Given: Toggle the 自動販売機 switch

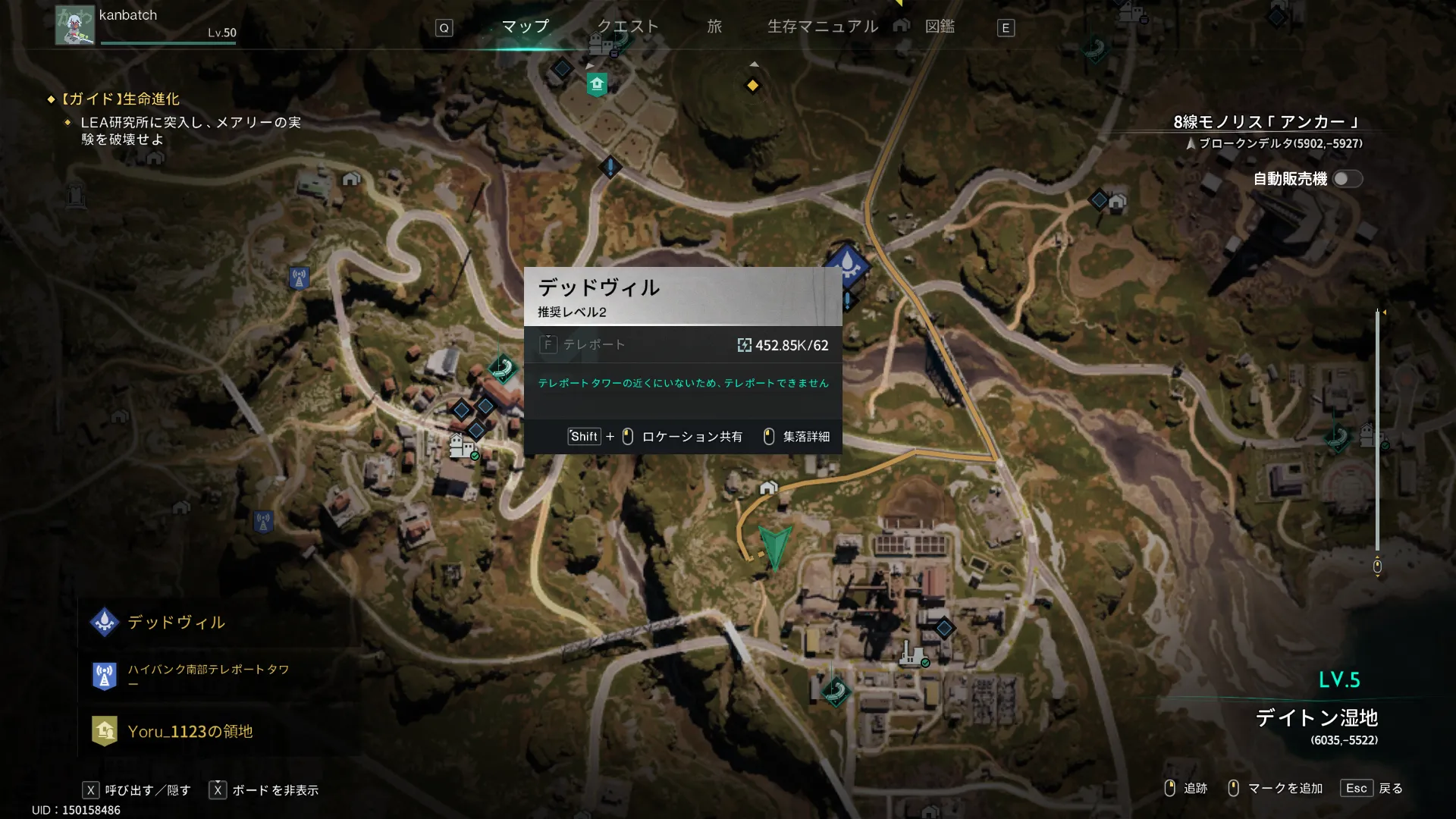Looking at the screenshot, I should pos(1347,179).
